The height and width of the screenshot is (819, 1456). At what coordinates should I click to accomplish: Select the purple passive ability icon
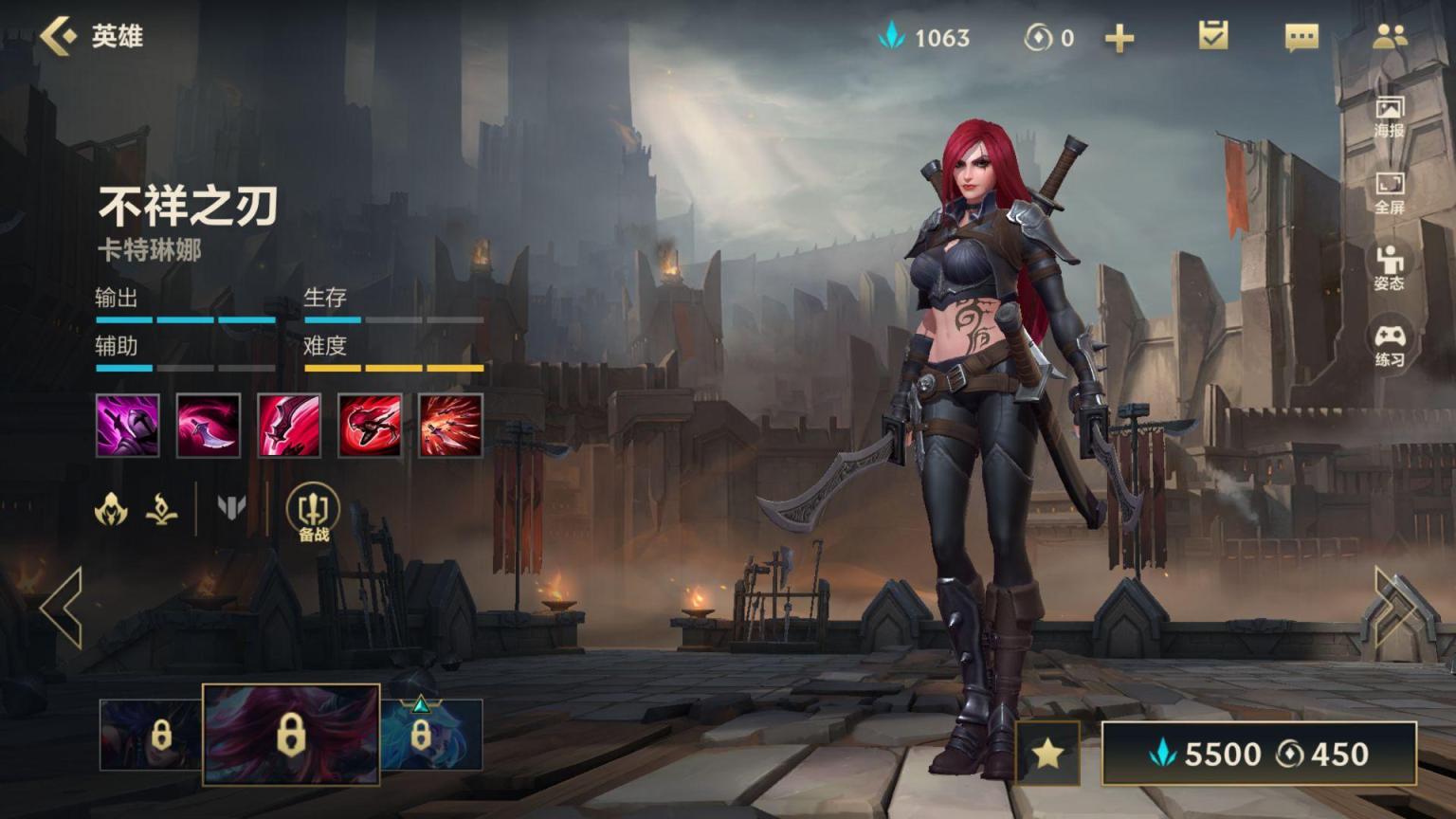click(128, 426)
